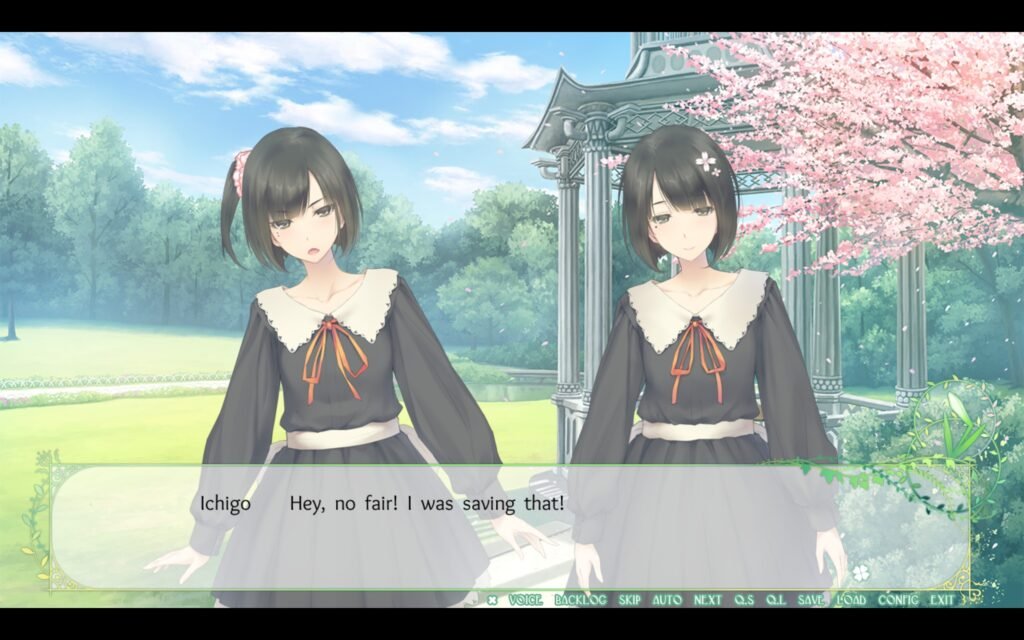Open the BACKLOG of past dialogue
1024x640 pixels.
(580, 600)
